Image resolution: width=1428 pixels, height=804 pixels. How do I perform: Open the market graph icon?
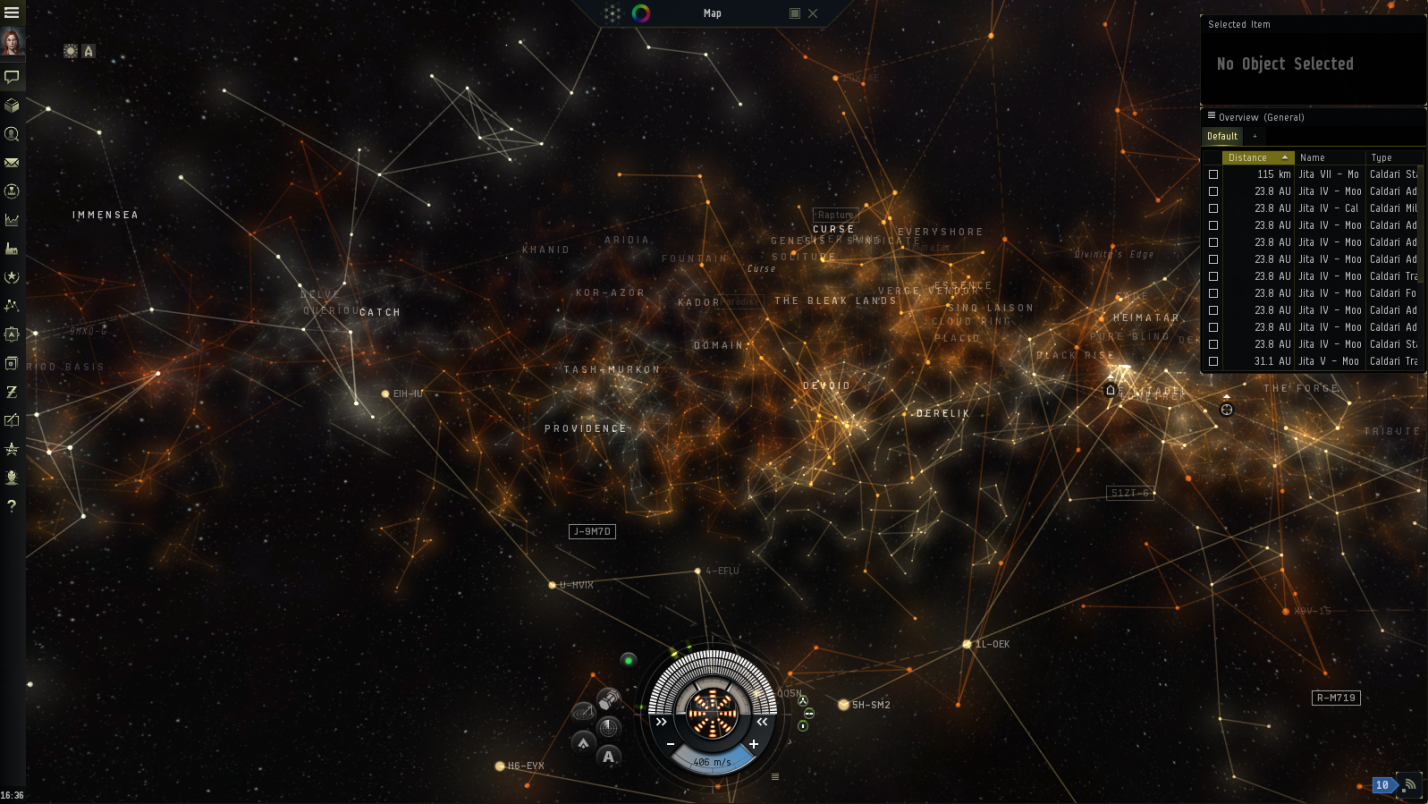pyautogui.click(x=12, y=220)
